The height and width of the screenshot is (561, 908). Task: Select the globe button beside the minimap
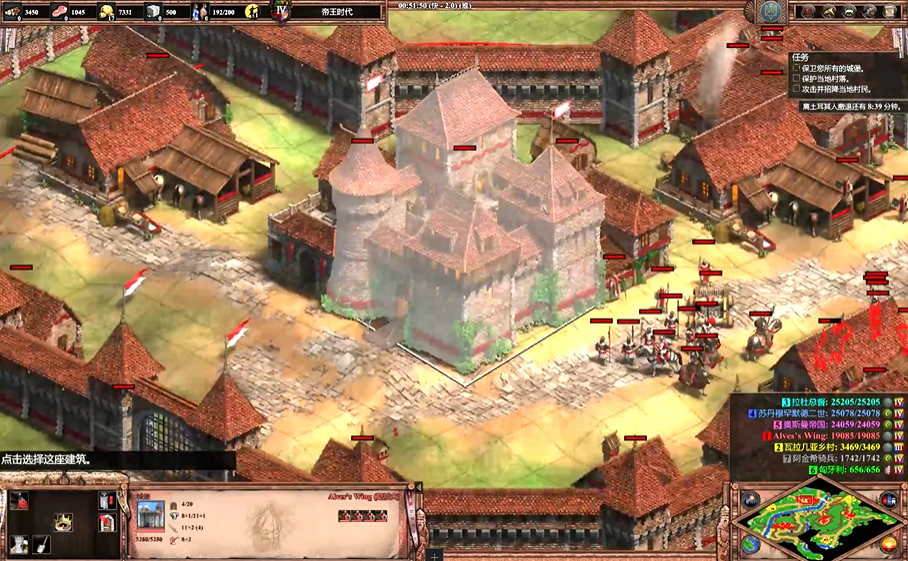click(x=751, y=544)
